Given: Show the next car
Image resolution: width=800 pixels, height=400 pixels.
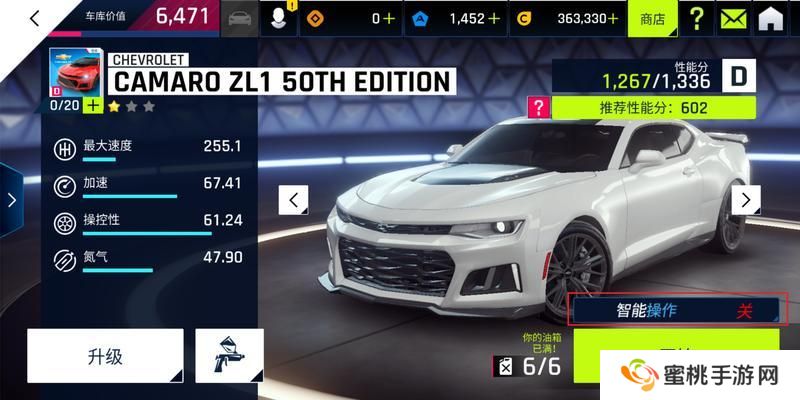Looking at the screenshot, I should [x=745, y=199].
